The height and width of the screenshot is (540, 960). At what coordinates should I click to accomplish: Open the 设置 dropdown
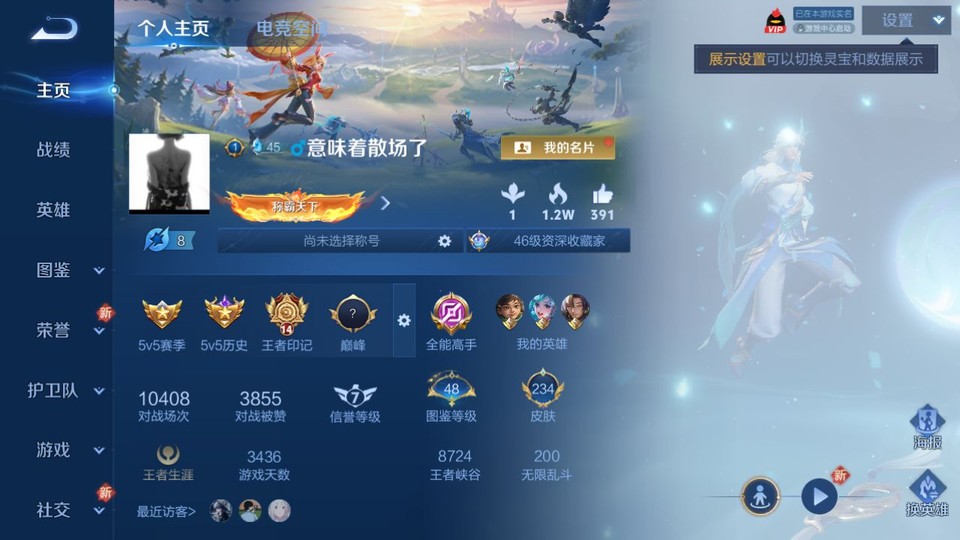[x=906, y=20]
